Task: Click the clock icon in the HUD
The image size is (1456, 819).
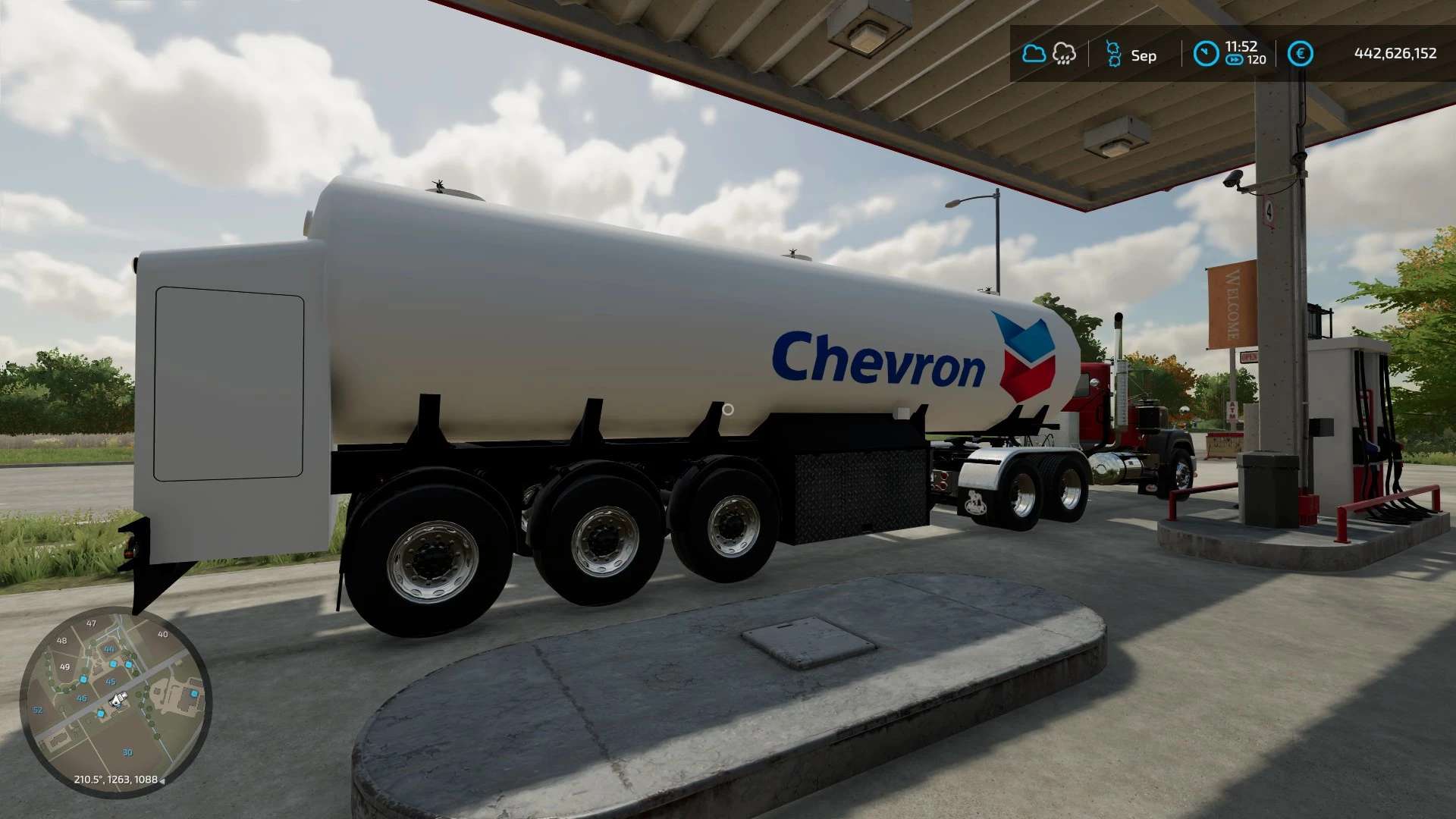Action: pyautogui.click(x=1205, y=54)
